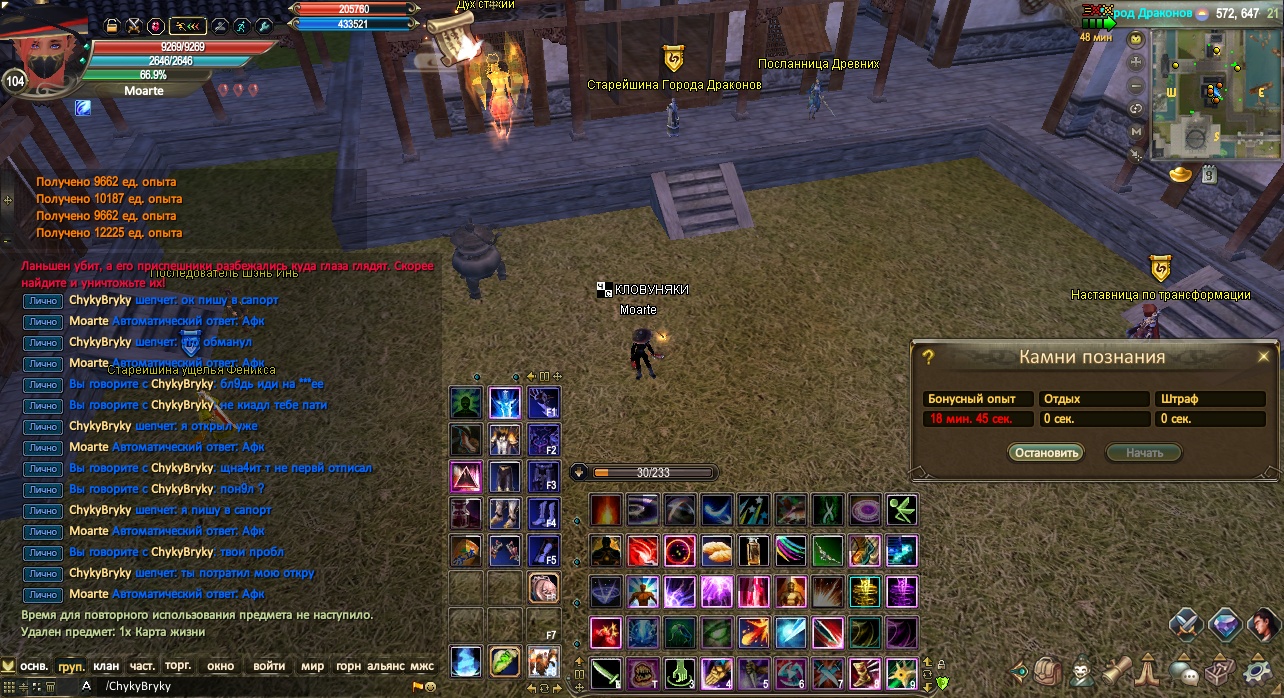Switch to the торг. chat channel
Screen dimensions: 1284x698
click(178, 665)
